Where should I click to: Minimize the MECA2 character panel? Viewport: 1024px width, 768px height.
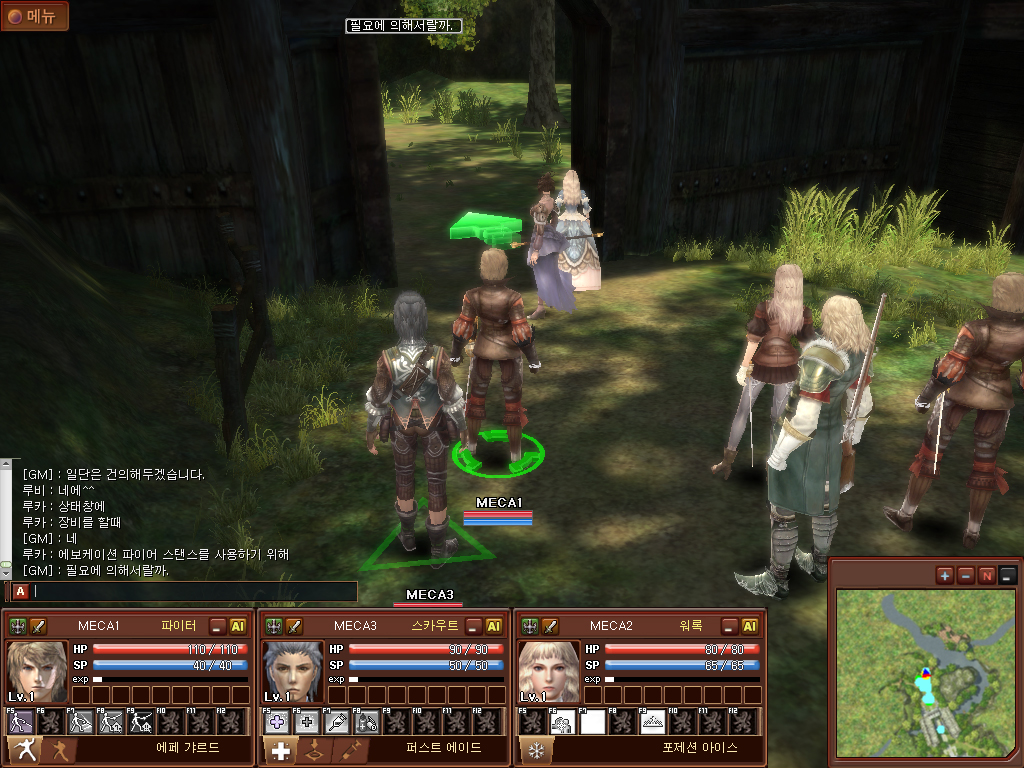point(729,627)
